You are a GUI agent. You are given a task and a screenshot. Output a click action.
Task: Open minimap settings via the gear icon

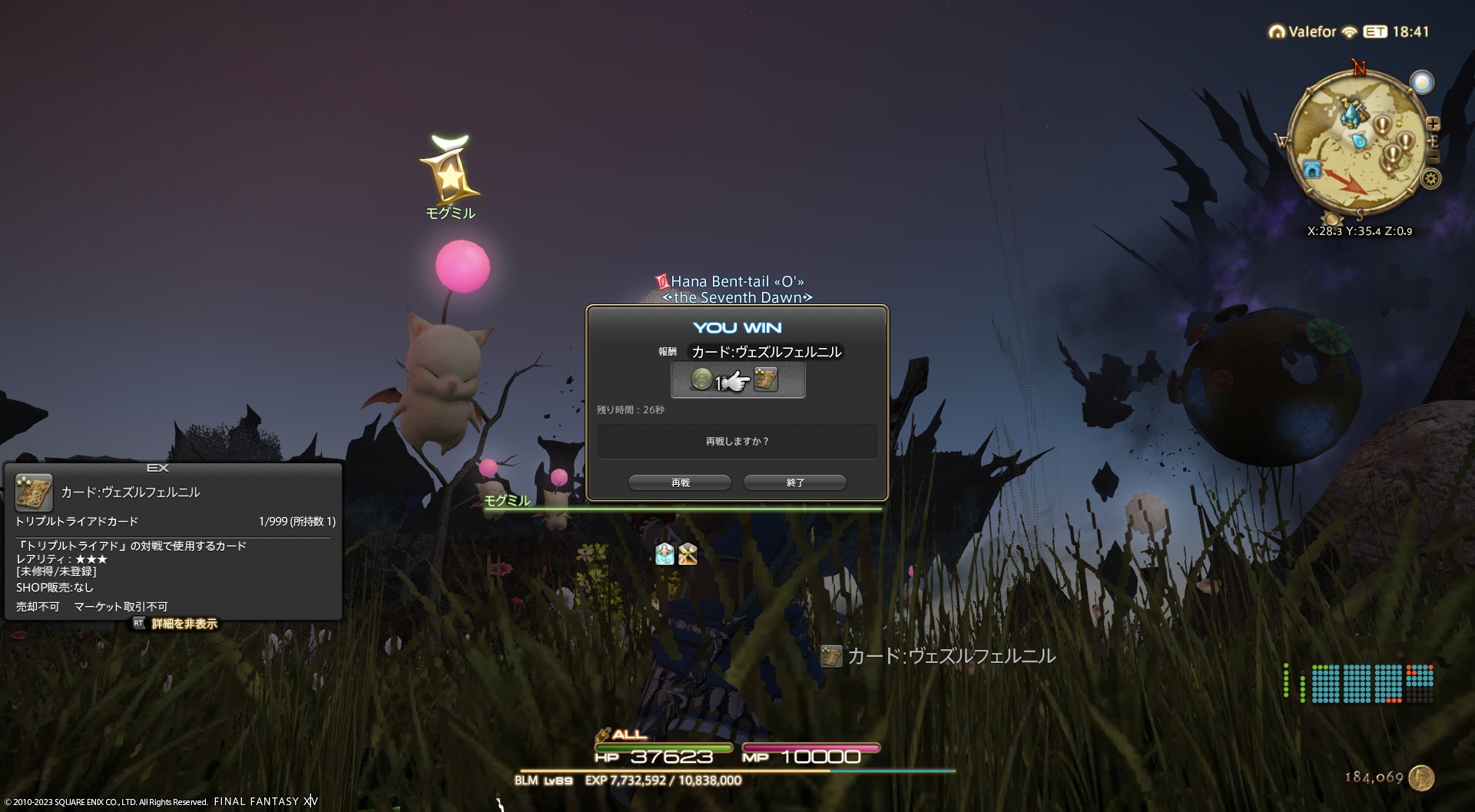1430,180
